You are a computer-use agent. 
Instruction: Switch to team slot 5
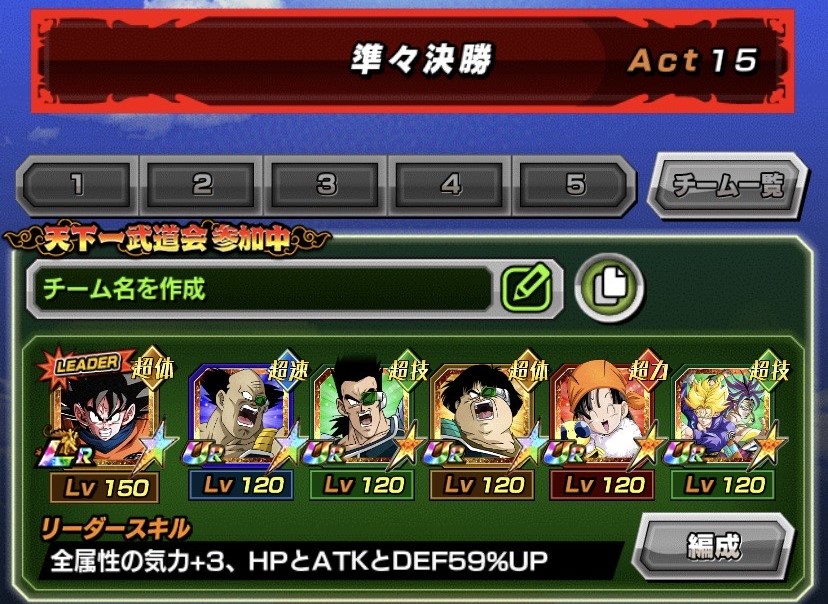(x=575, y=185)
